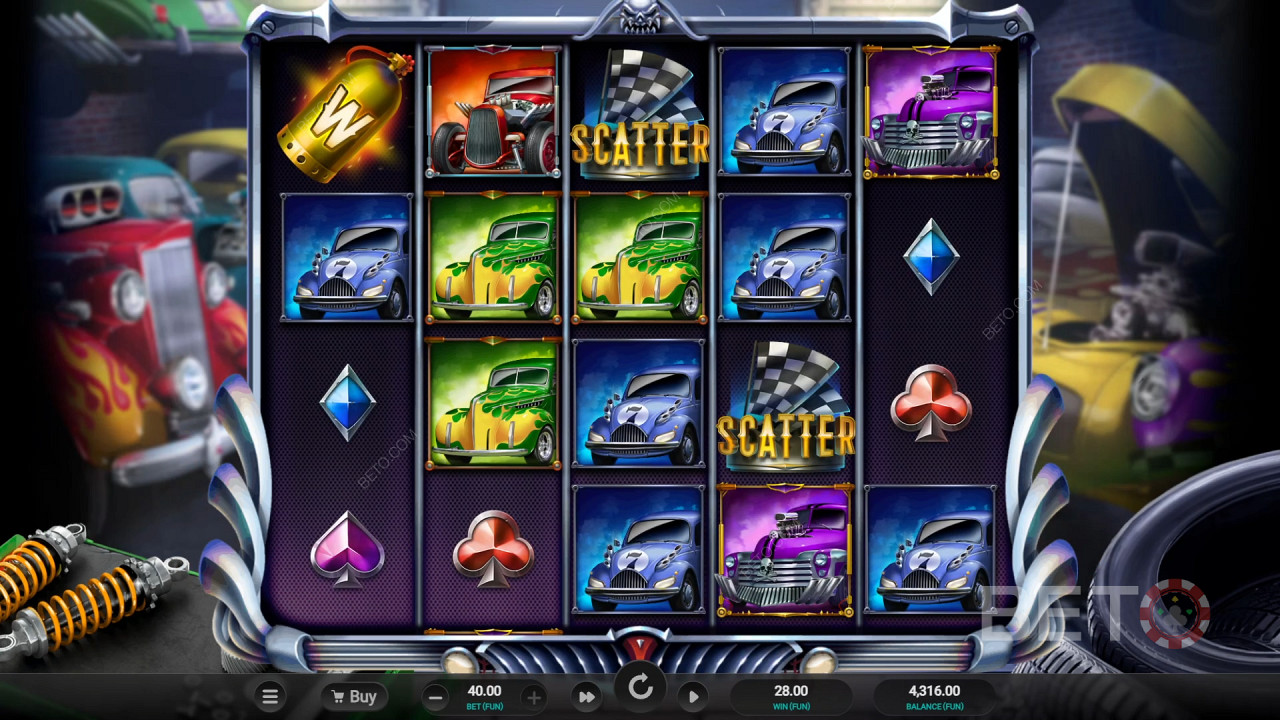Increase the bet with the plus button
The height and width of the screenshot is (720, 1280).
[x=534, y=697]
